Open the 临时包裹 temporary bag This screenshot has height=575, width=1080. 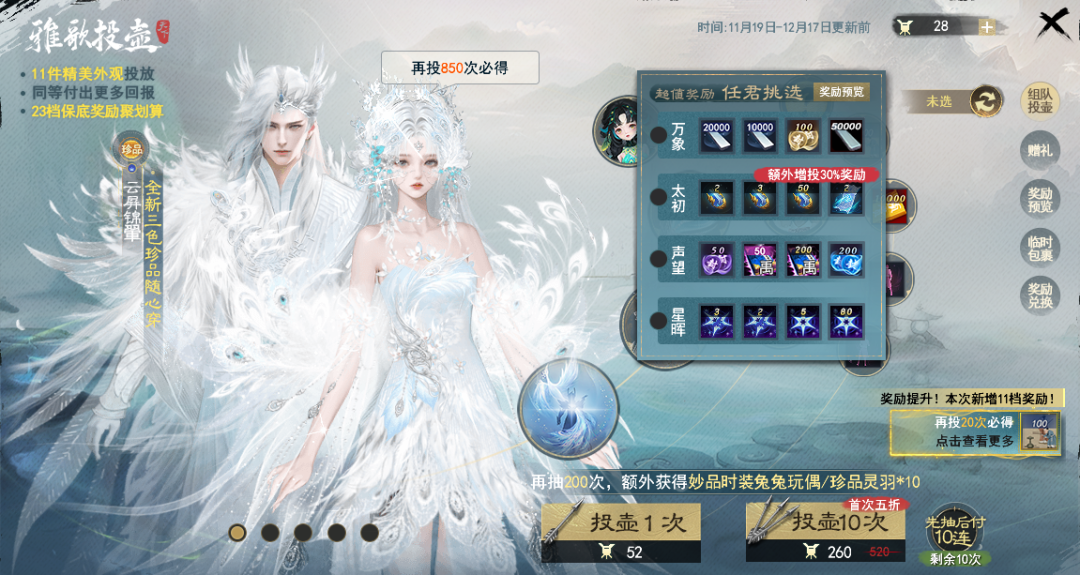(1040, 247)
